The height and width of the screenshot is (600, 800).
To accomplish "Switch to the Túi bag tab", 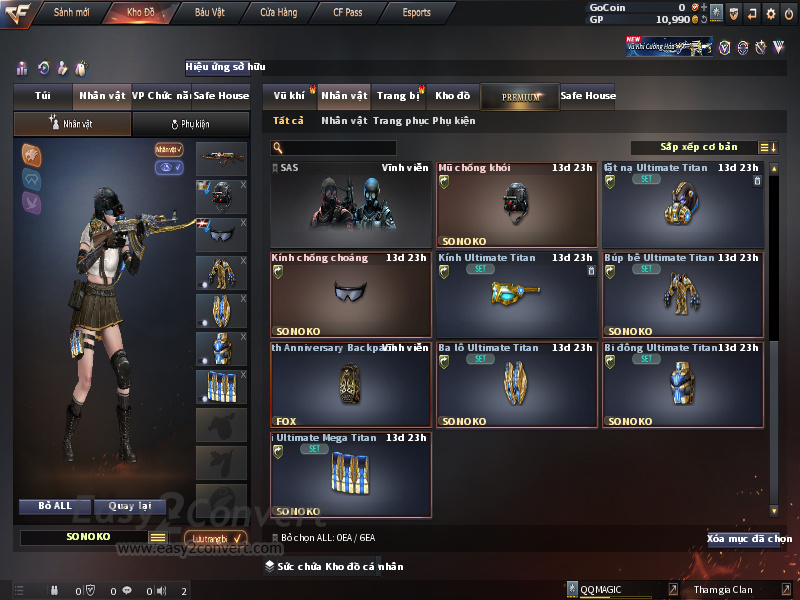I will [x=42, y=96].
